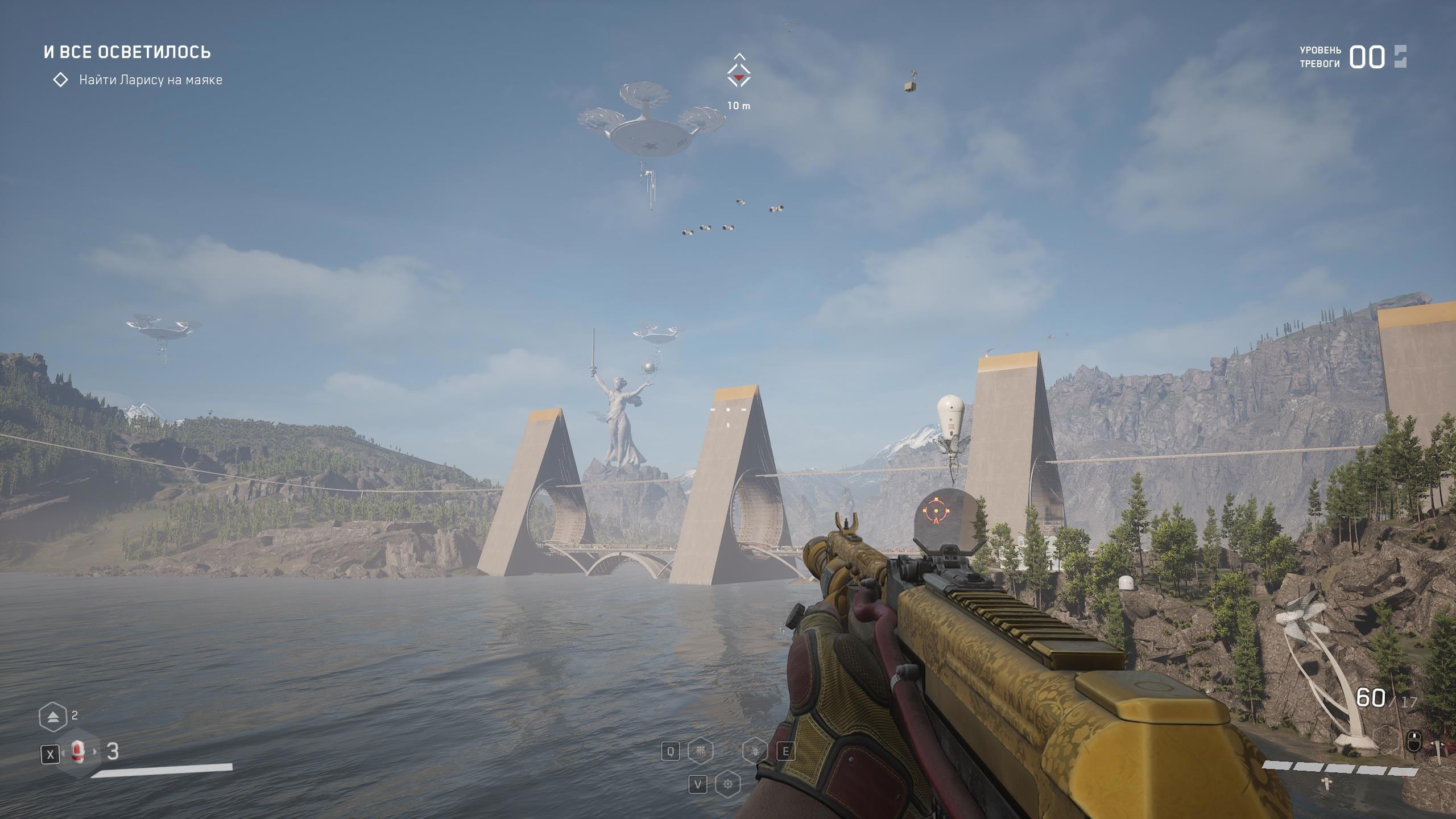This screenshot has width=1456, height=819.
Task: Activate the hexagon ability icon beside E
Action: pyautogui.click(x=755, y=751)
